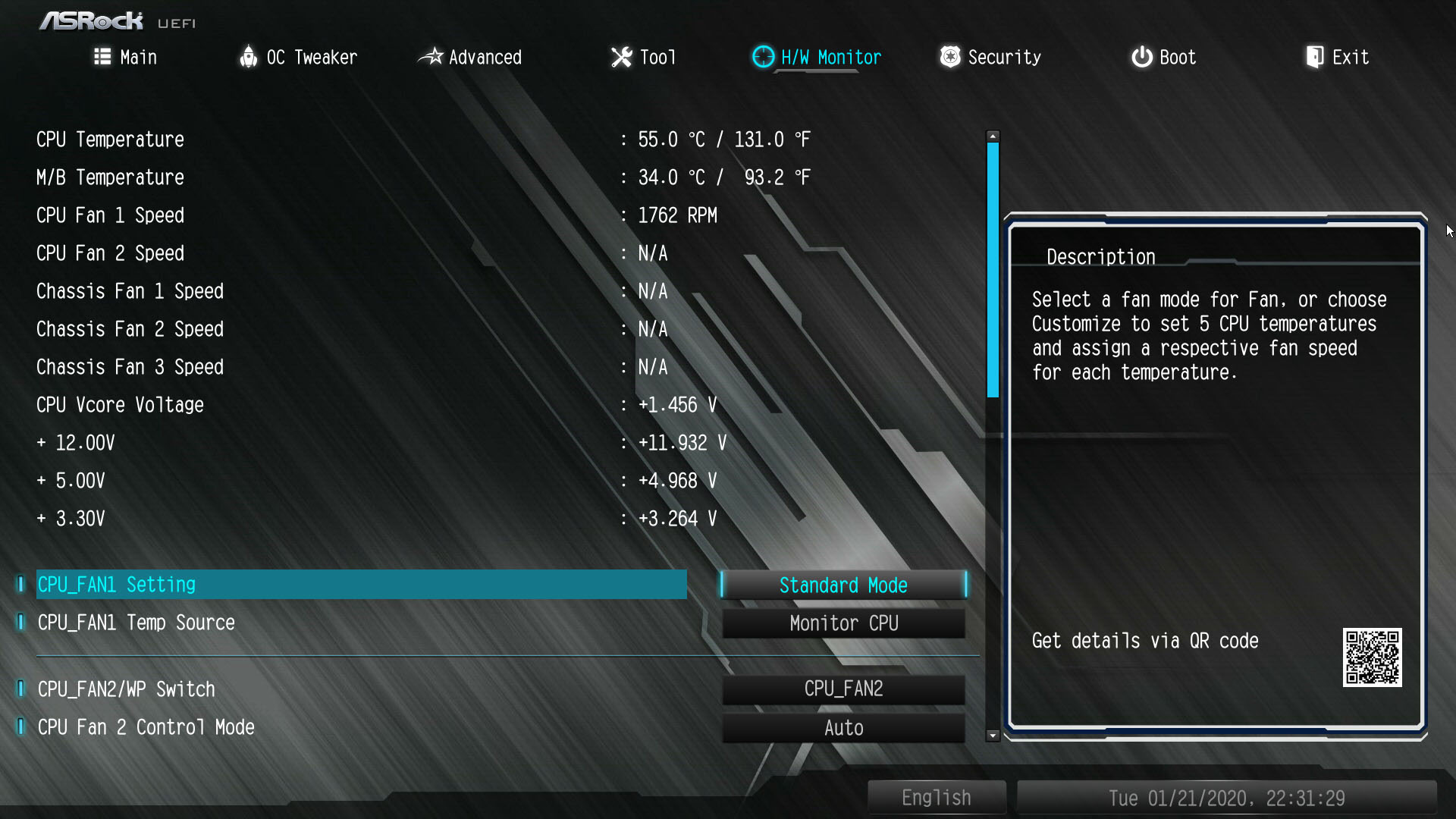Switch to the Boot tab
This screenshot has height=819, width=1456.
1163,58
